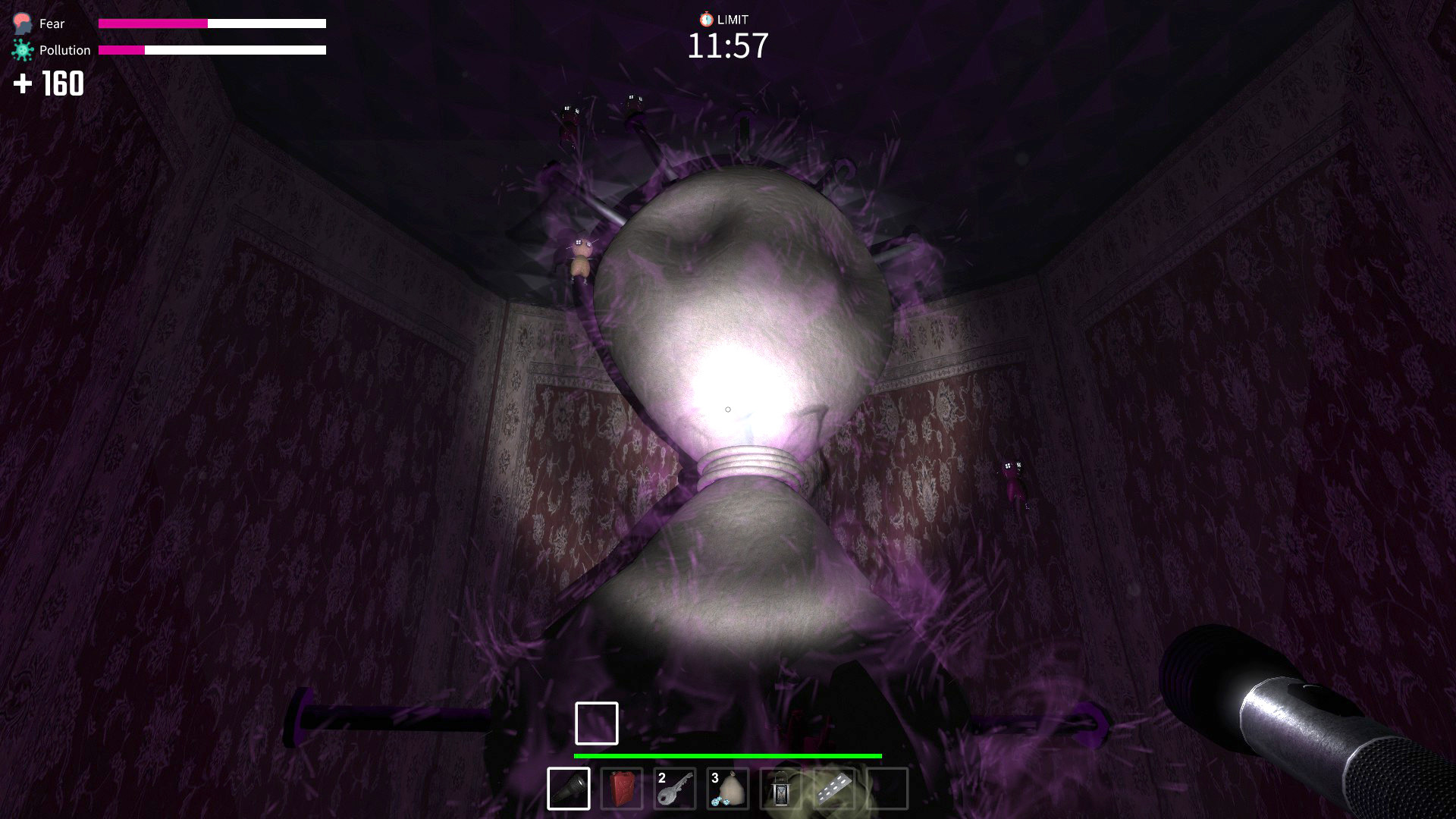1456x819 pixels.
Task: Click the 11:57 LIMIT timer
Action: 726,47
